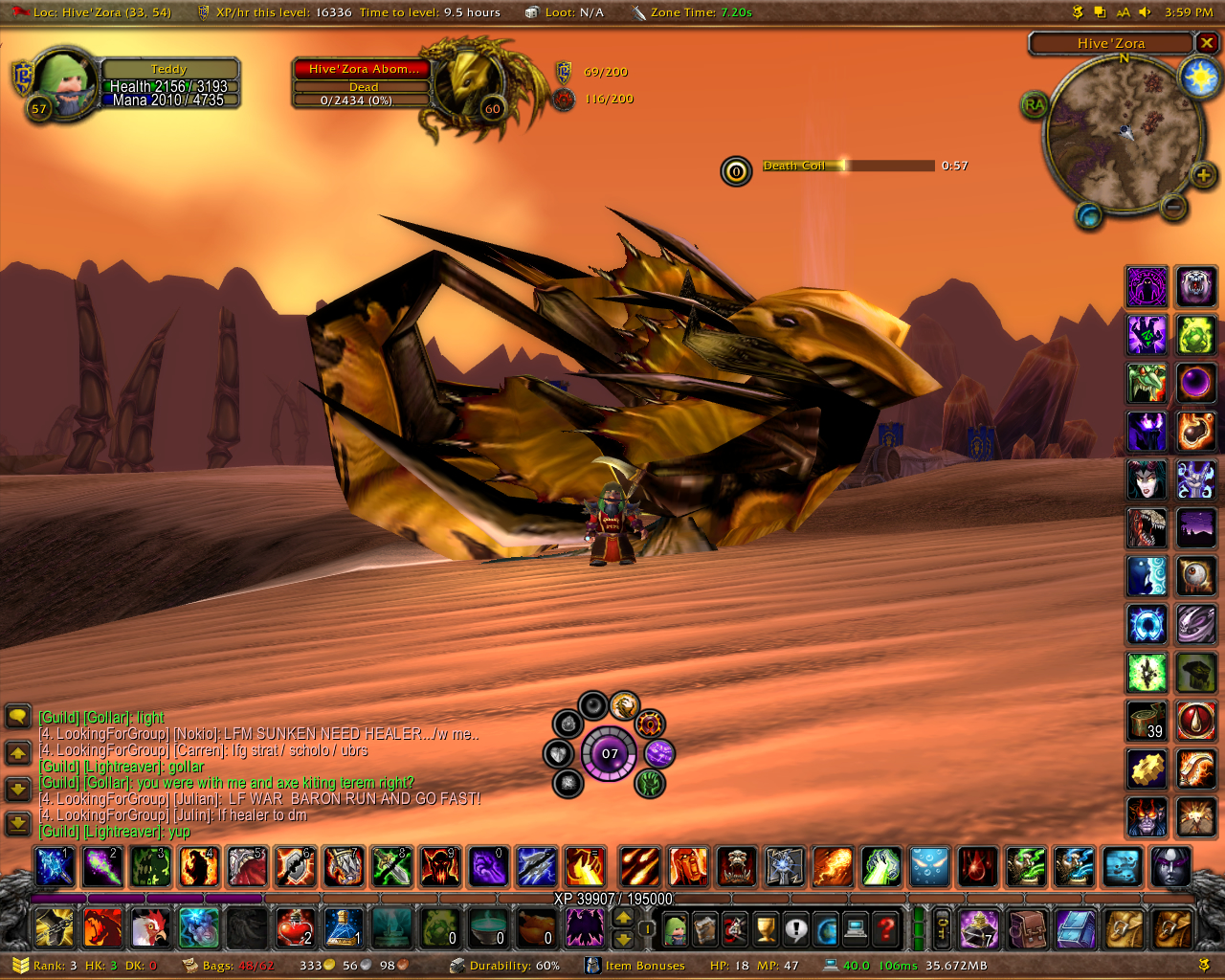Screen dimensions: 1225x980
Task: Open the question mark help button
Action: [x=886, y=927]
